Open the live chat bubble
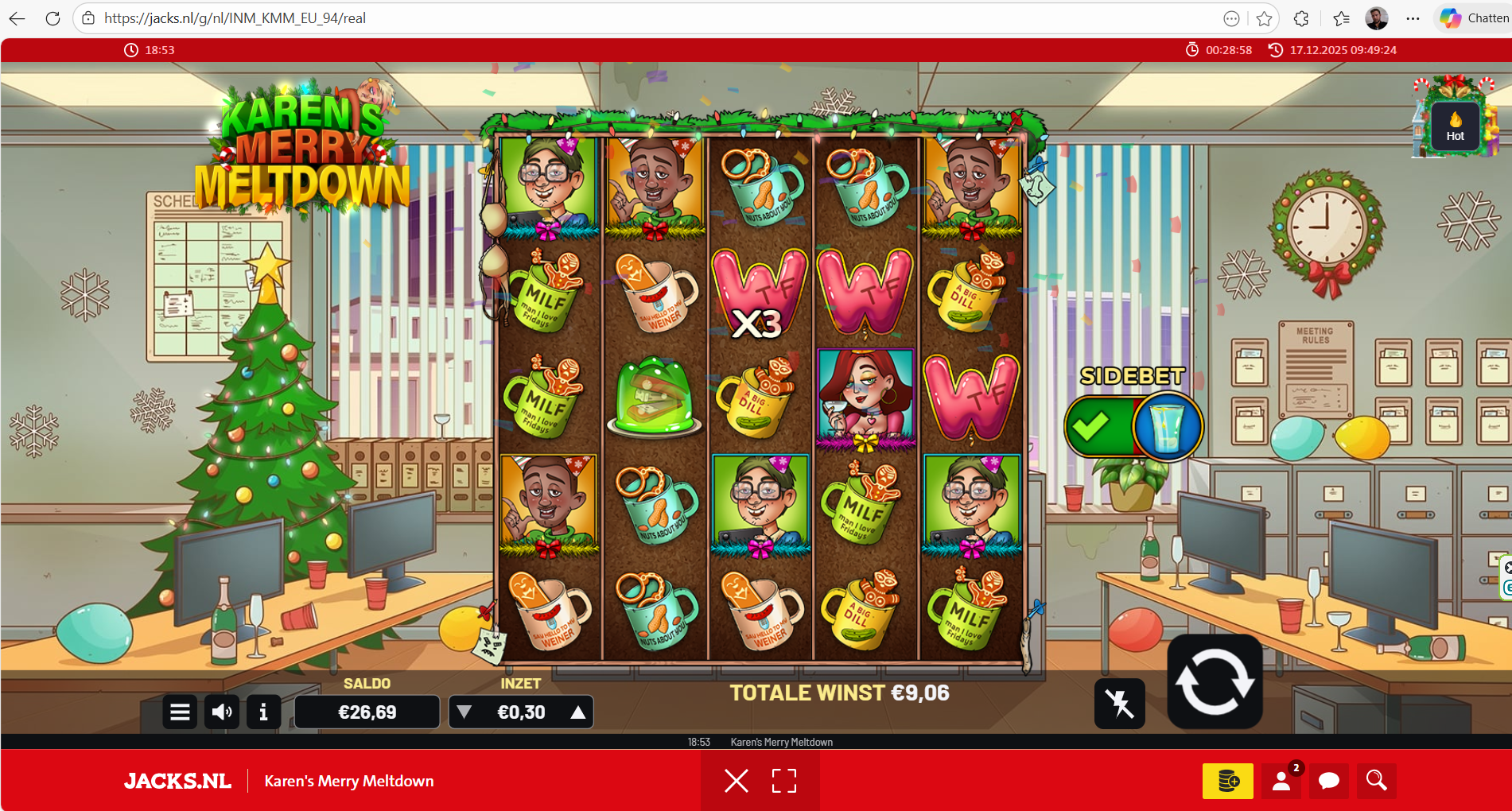This screenshot has height=811, width=1512. [1329, 781]
